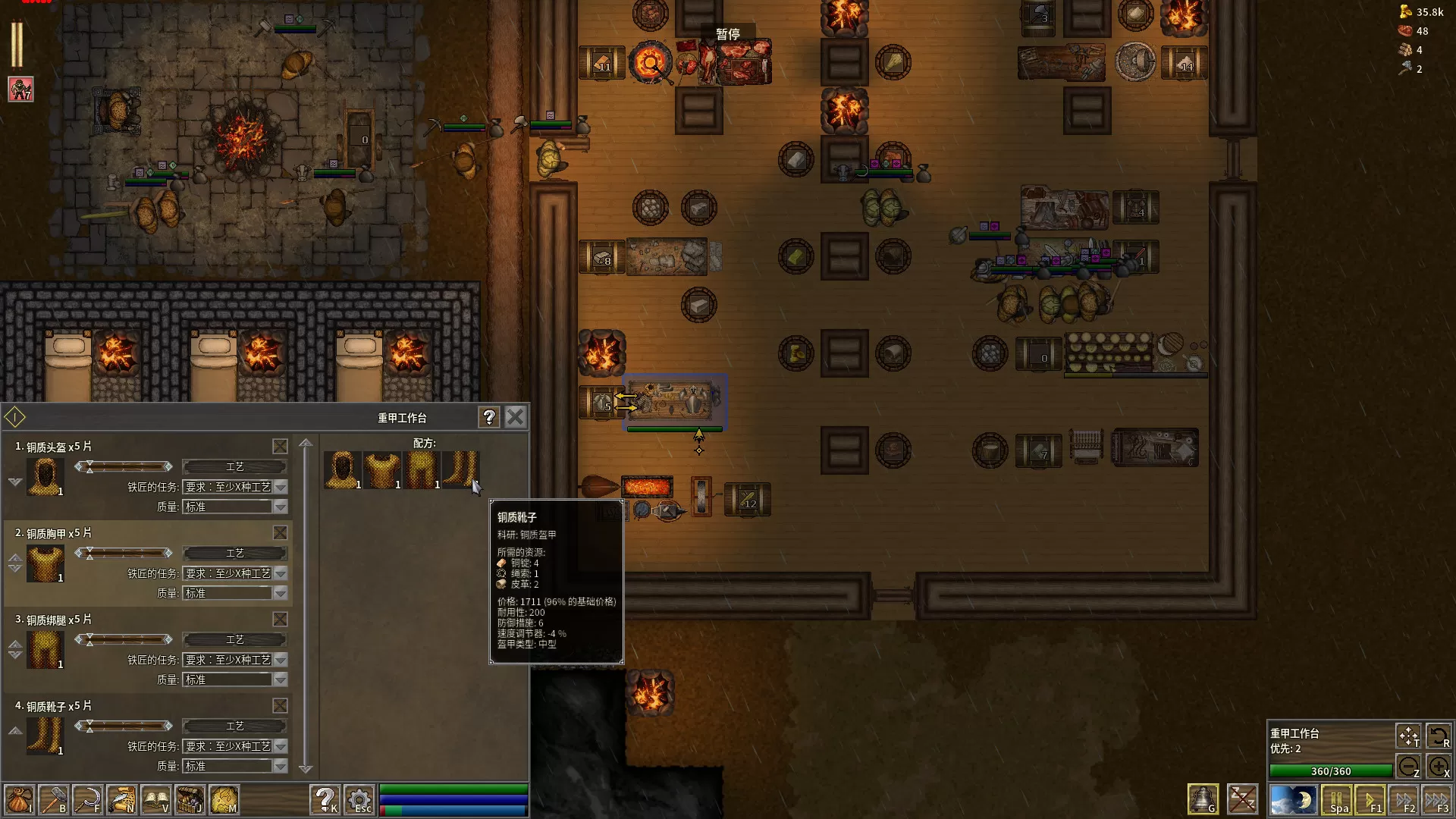Select the copper chestplate recipe icon
Screen dimensions: 1456x819
(x=382, y=470)
